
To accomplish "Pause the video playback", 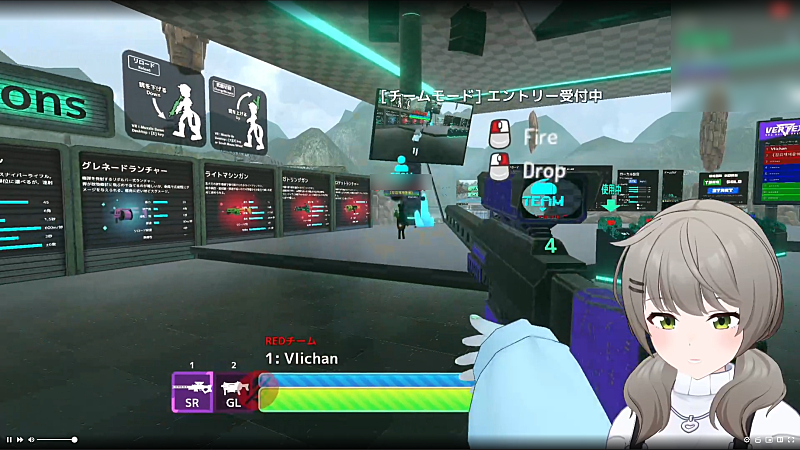I will (x=9, y=440).
